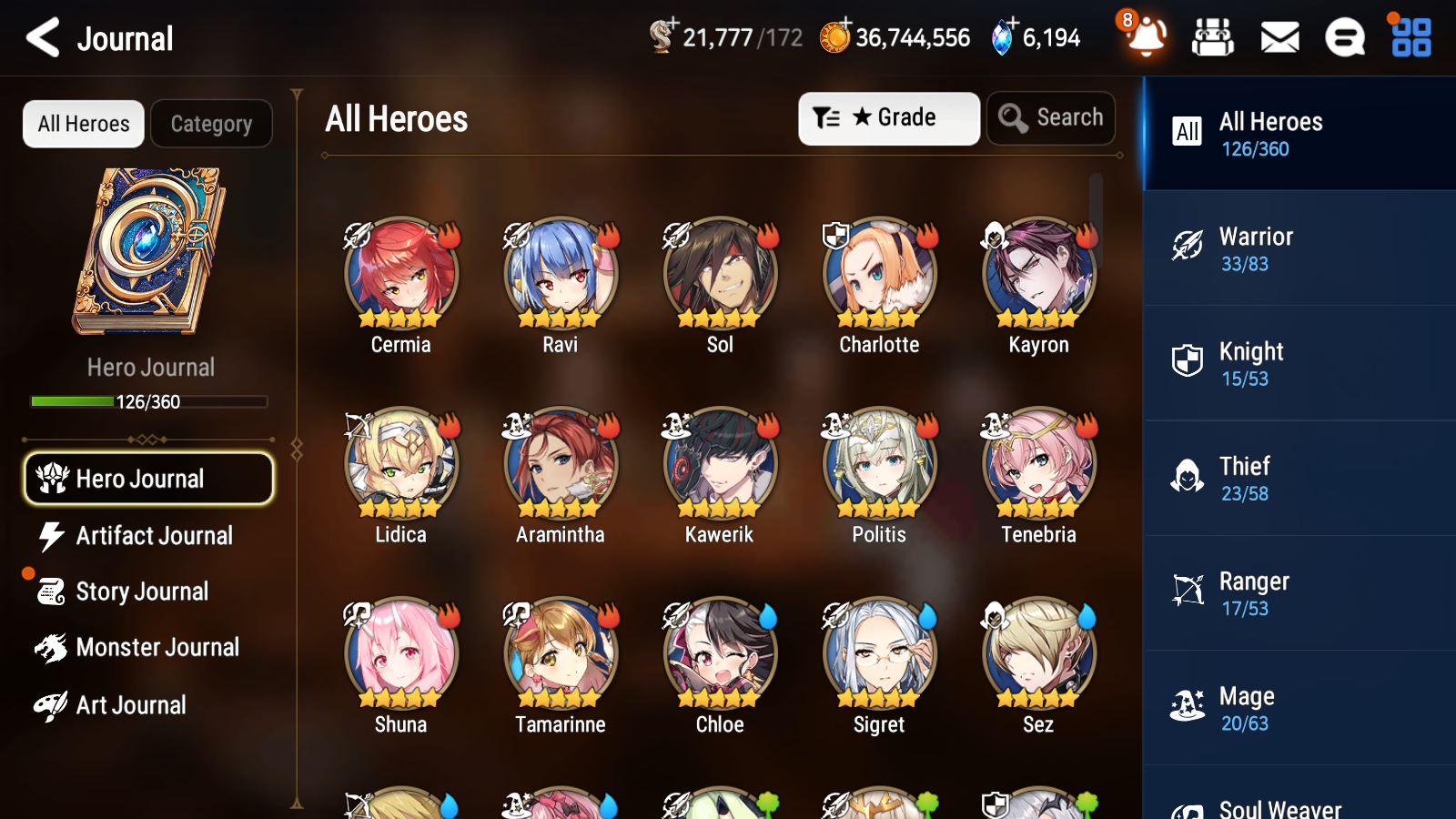Open the Grade sorting filter
This screenshot has width=1456, height=819.
888,117
